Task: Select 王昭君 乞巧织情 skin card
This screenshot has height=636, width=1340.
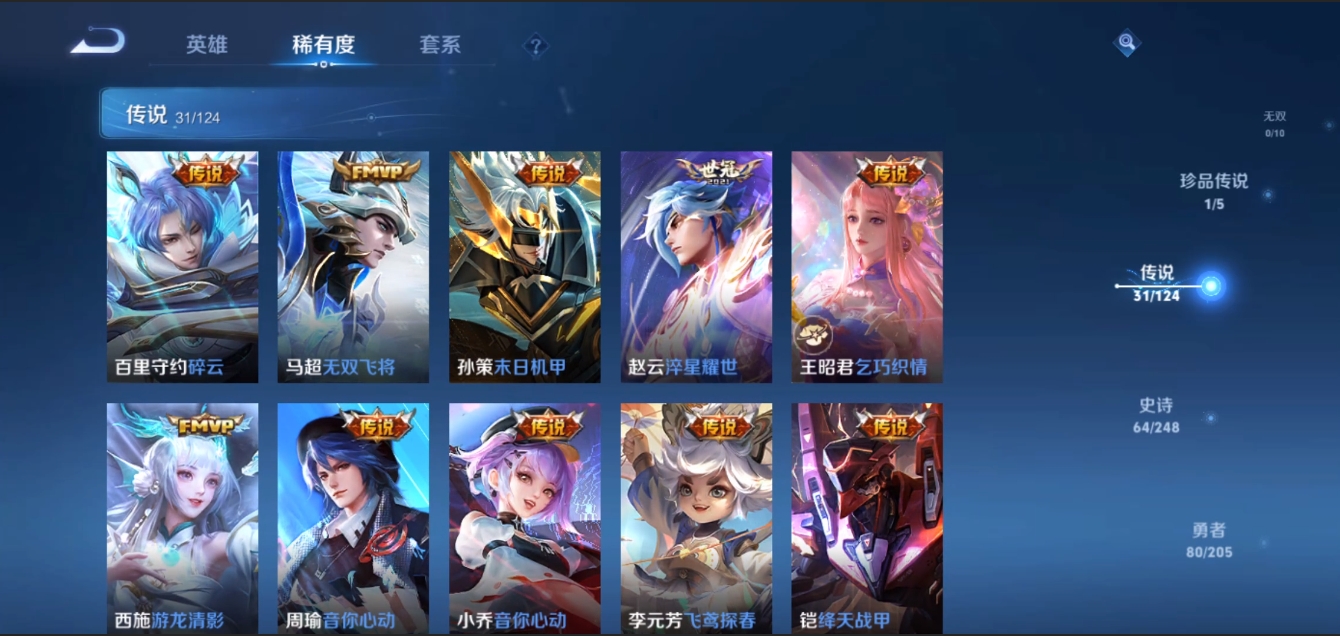Action: [x=867, y=267]
